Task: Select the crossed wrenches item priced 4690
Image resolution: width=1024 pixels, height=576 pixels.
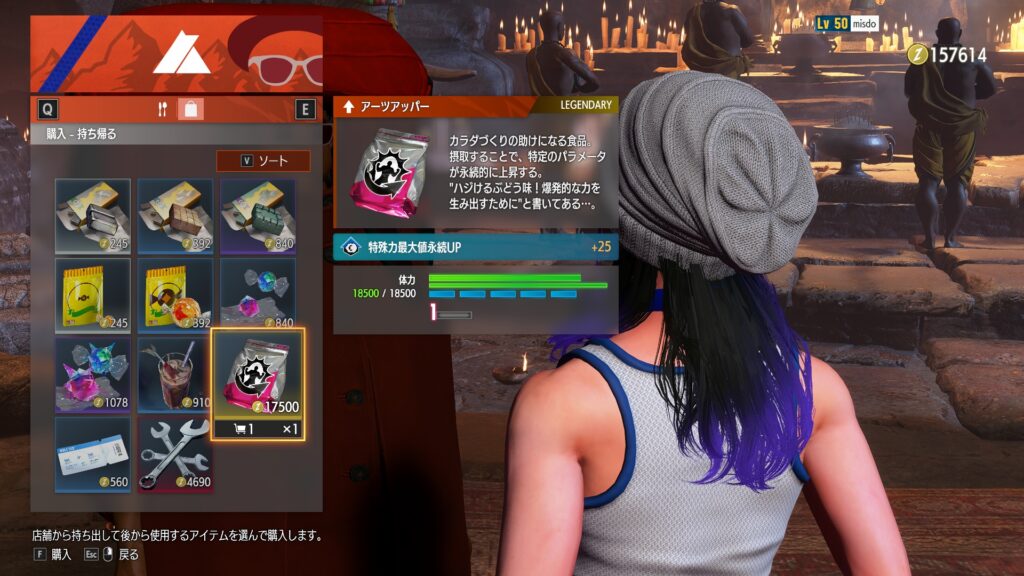Action: click(175, 454)
